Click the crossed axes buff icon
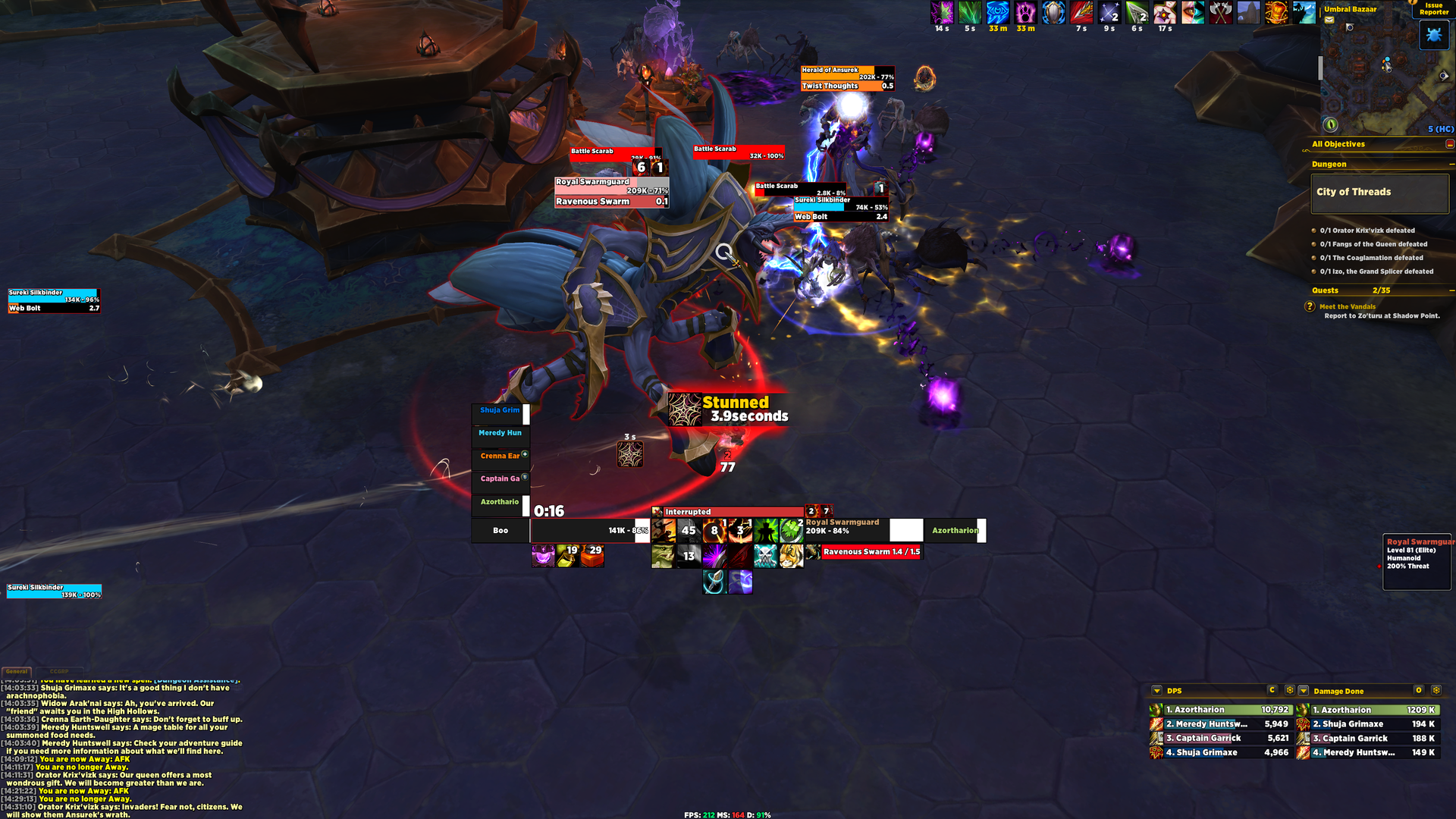Viewport: 1456px width, 819px height. click(1220, 13)
